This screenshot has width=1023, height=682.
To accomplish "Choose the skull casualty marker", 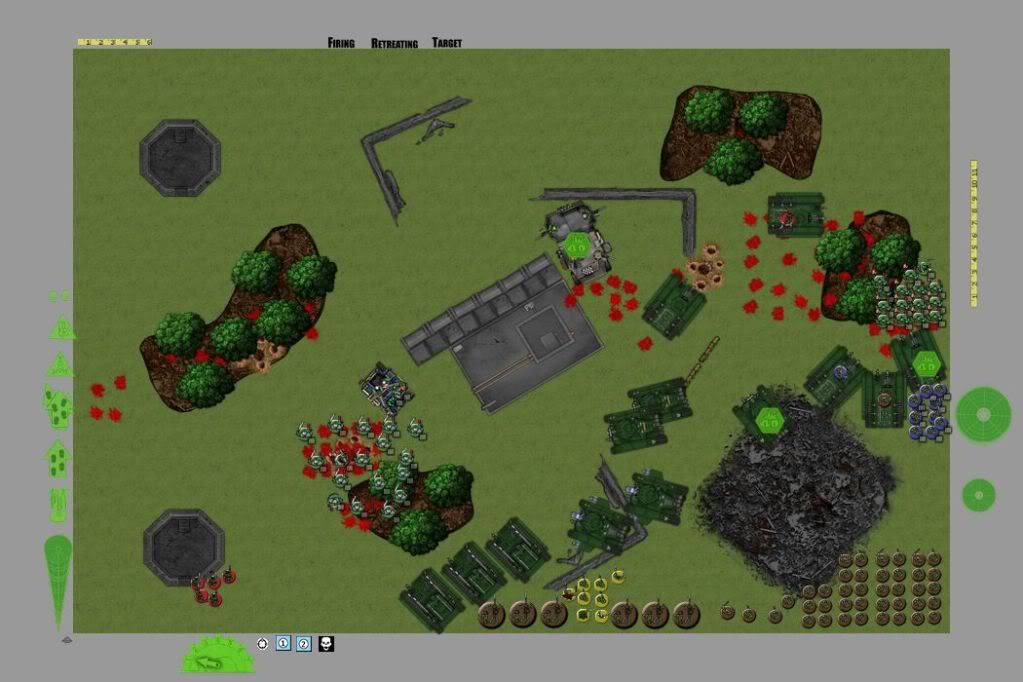I will tap(326, 644).
